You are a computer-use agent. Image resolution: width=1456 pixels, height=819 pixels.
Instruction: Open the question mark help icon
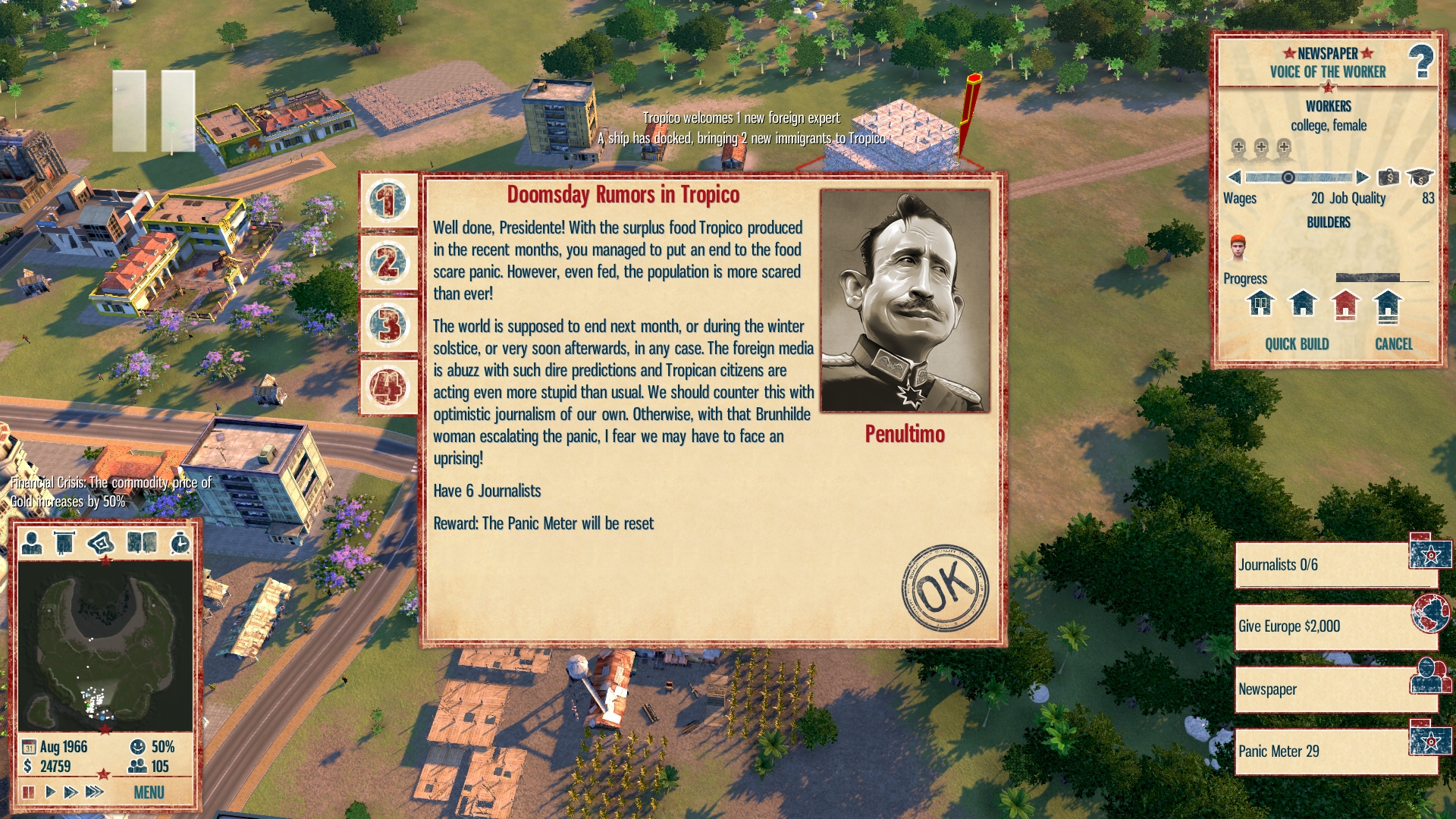[1420, 62]
